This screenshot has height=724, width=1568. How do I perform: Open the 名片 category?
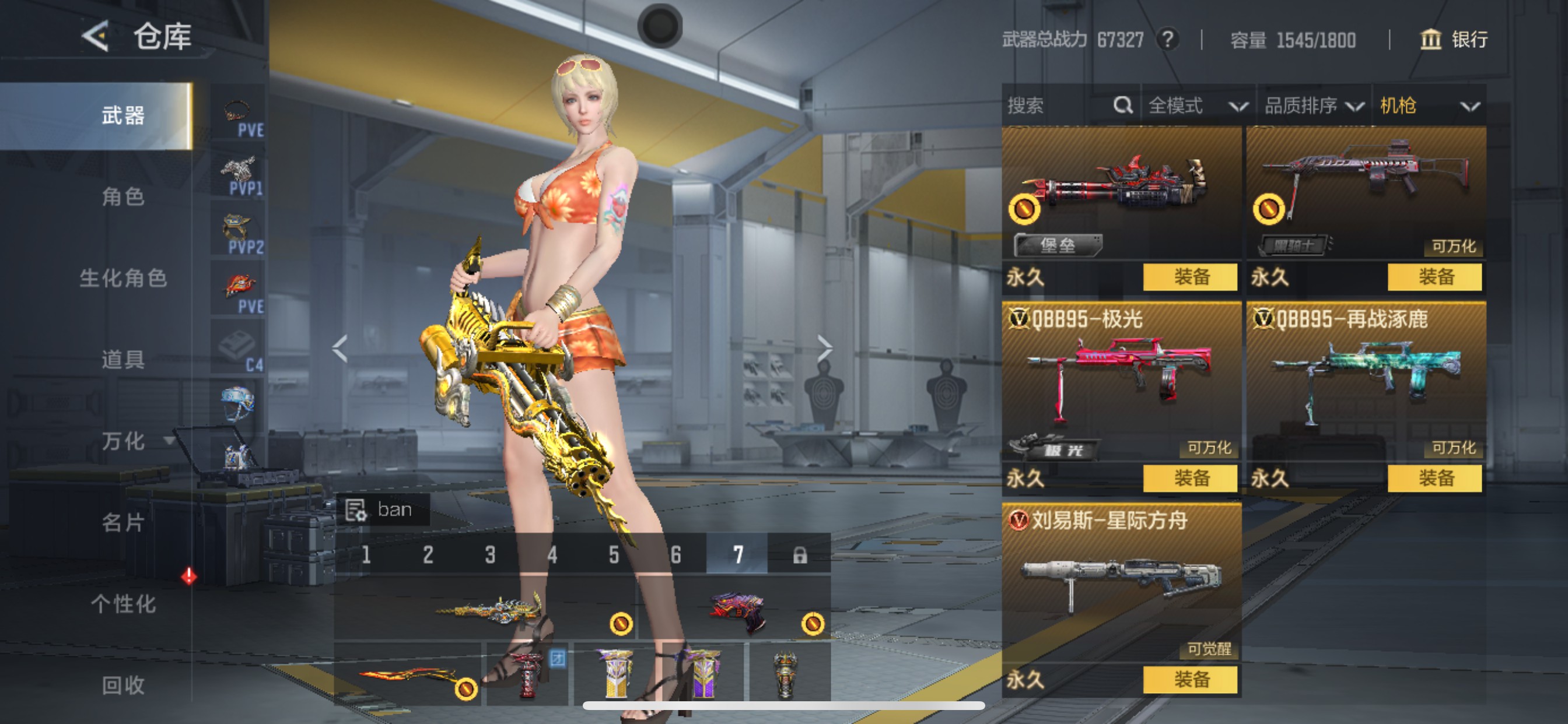tap(123, 523)
